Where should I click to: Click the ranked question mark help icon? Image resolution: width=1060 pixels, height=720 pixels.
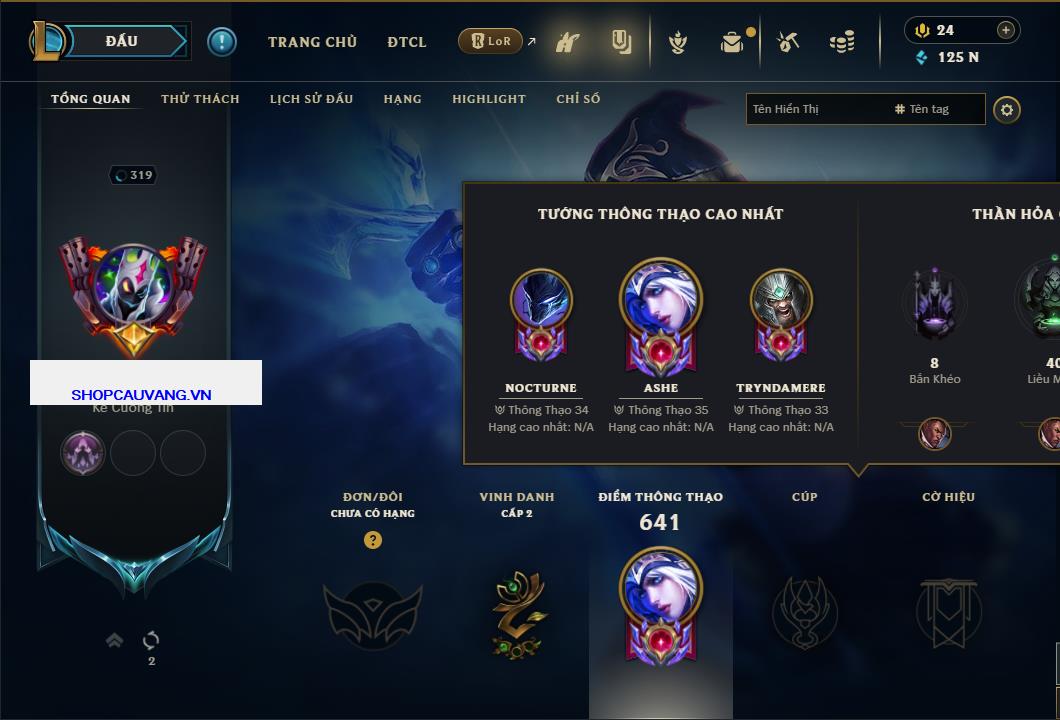pos(373,541)
